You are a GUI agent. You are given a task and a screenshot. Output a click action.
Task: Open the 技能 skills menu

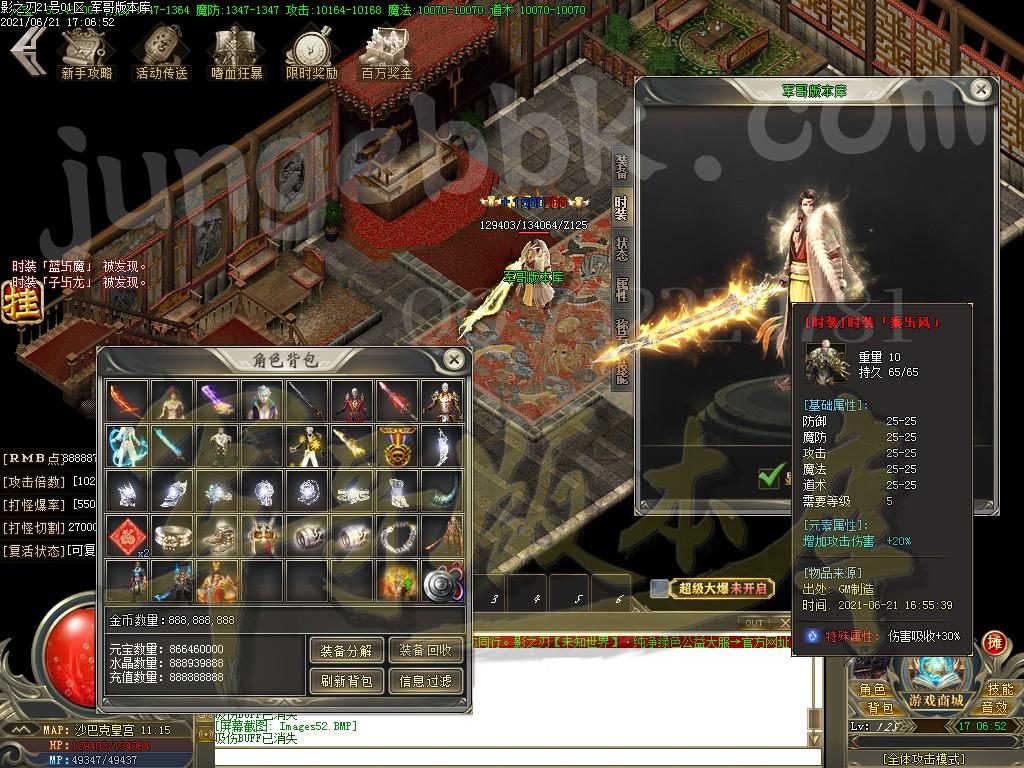pos(1000,689)
